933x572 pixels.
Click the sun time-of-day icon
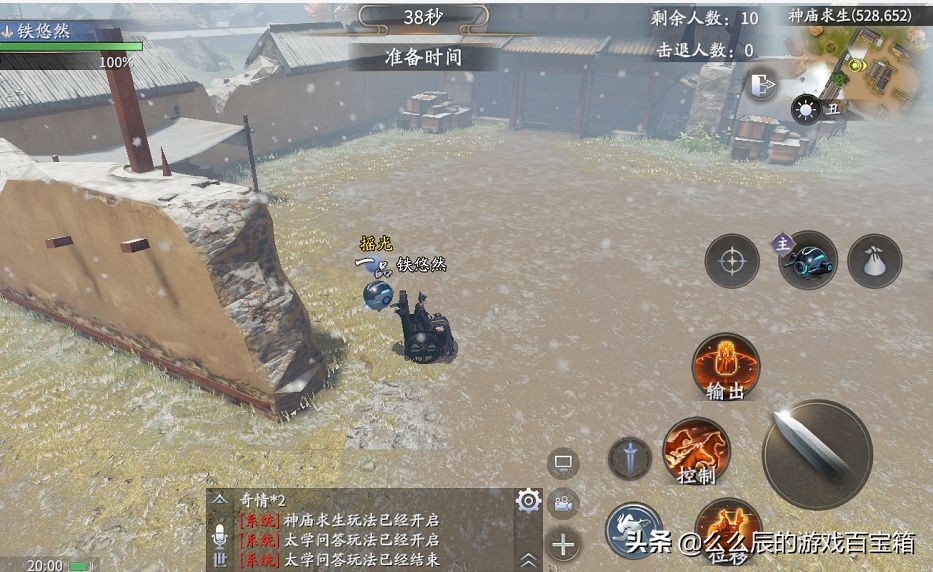coord(805,109)
